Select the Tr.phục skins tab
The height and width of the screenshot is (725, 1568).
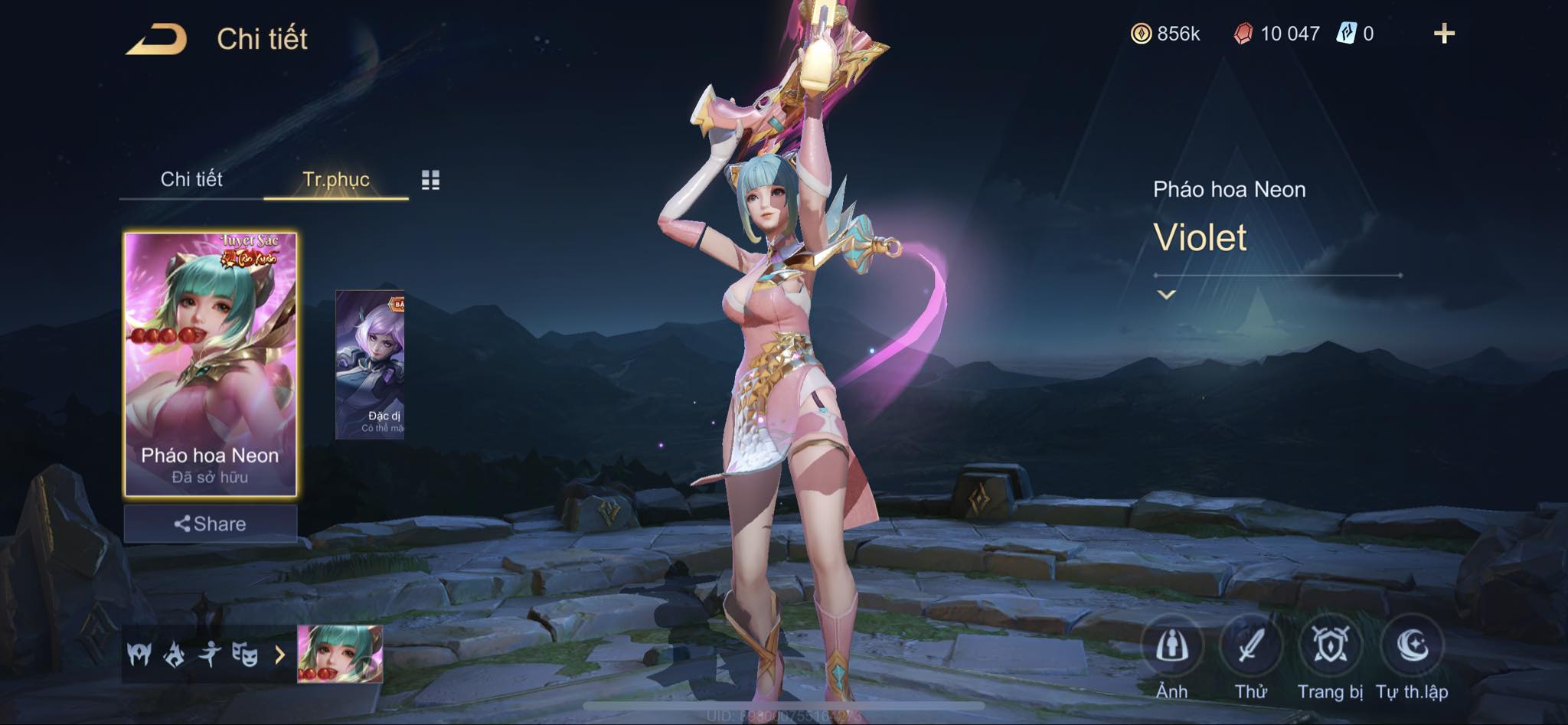336,179
